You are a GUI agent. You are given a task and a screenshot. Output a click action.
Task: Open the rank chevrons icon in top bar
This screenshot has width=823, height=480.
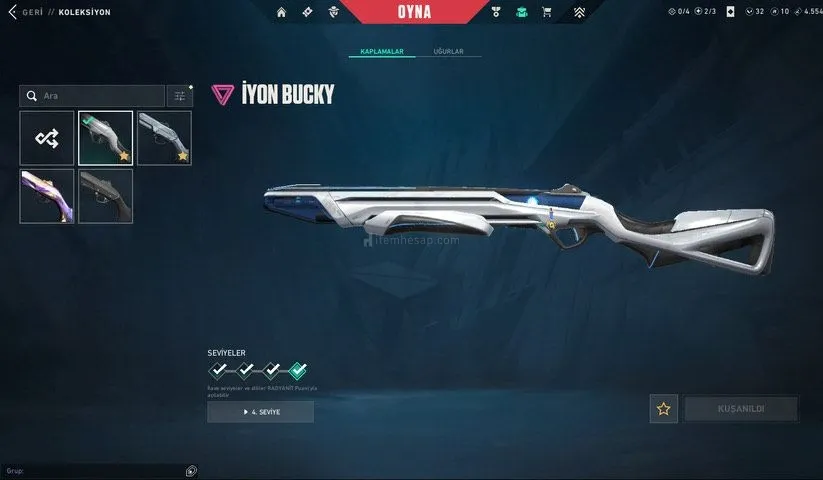[x=579, y=12]
